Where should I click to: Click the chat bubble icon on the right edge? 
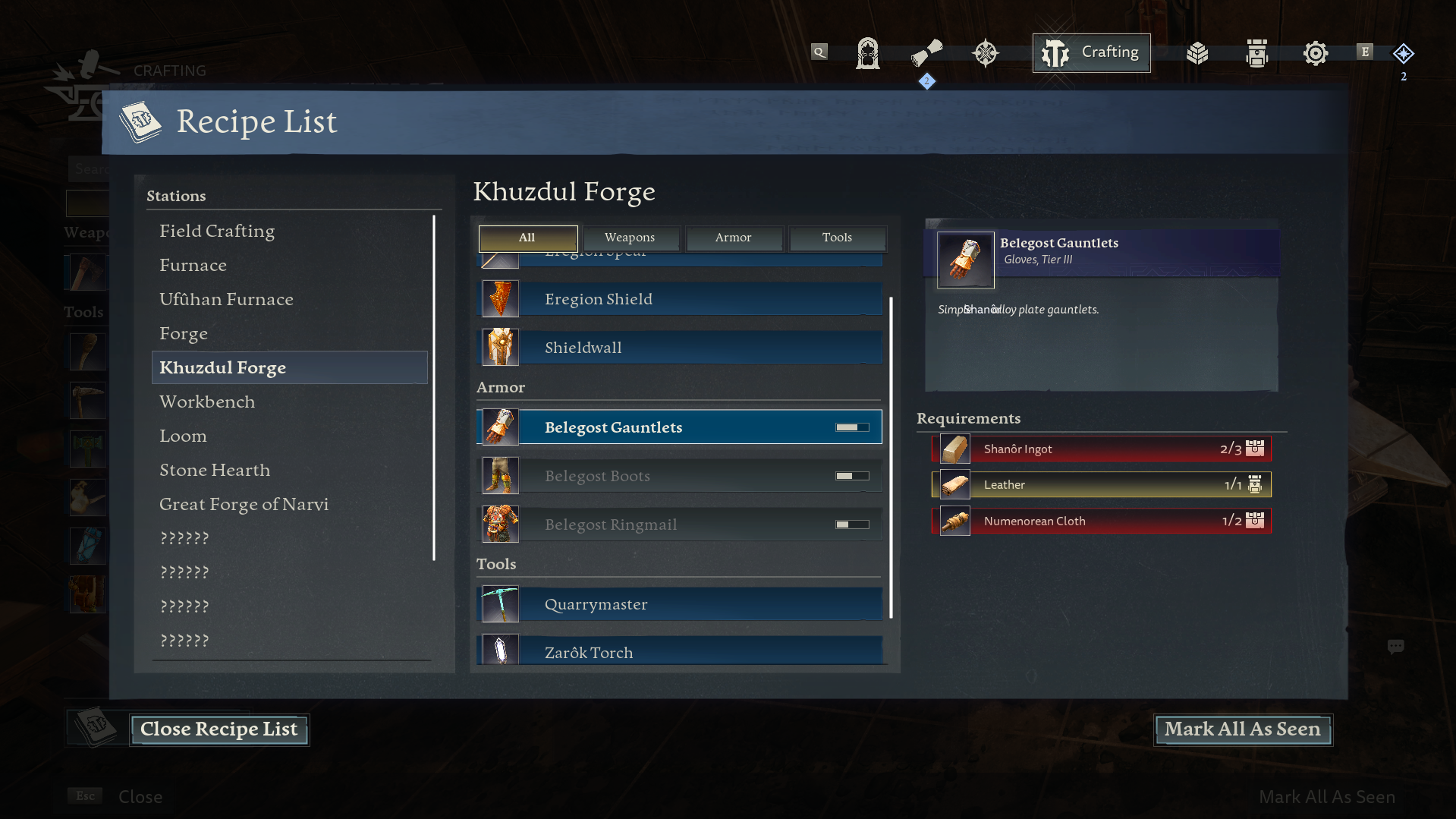tap(1398, 646)
